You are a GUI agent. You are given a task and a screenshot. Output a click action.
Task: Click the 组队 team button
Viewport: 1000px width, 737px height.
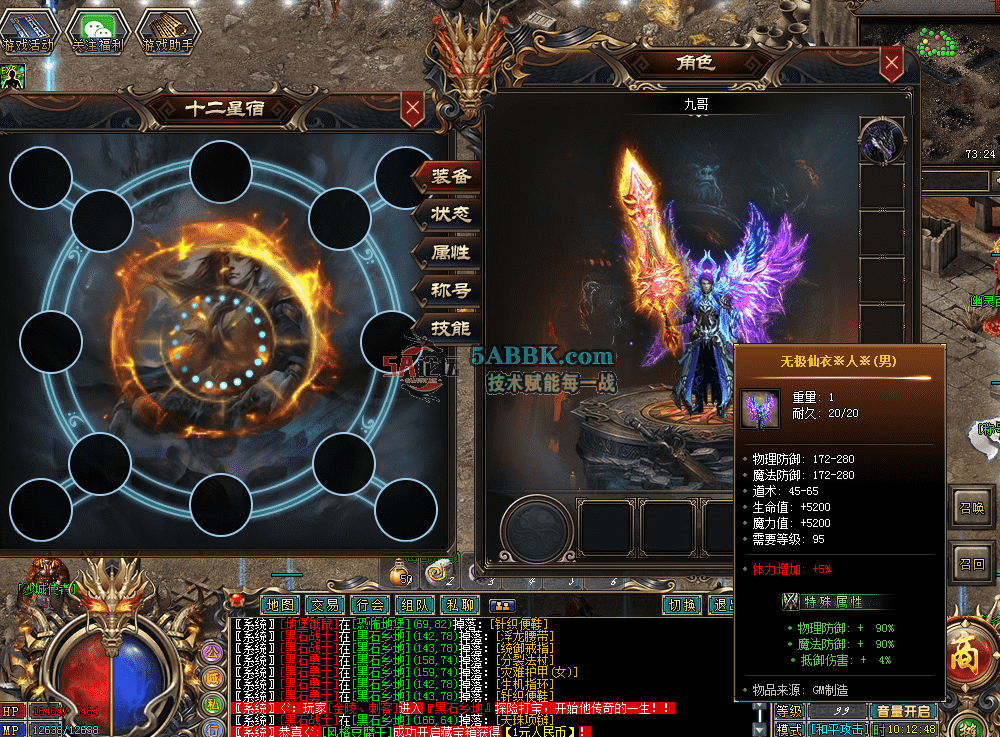(414, 605)
